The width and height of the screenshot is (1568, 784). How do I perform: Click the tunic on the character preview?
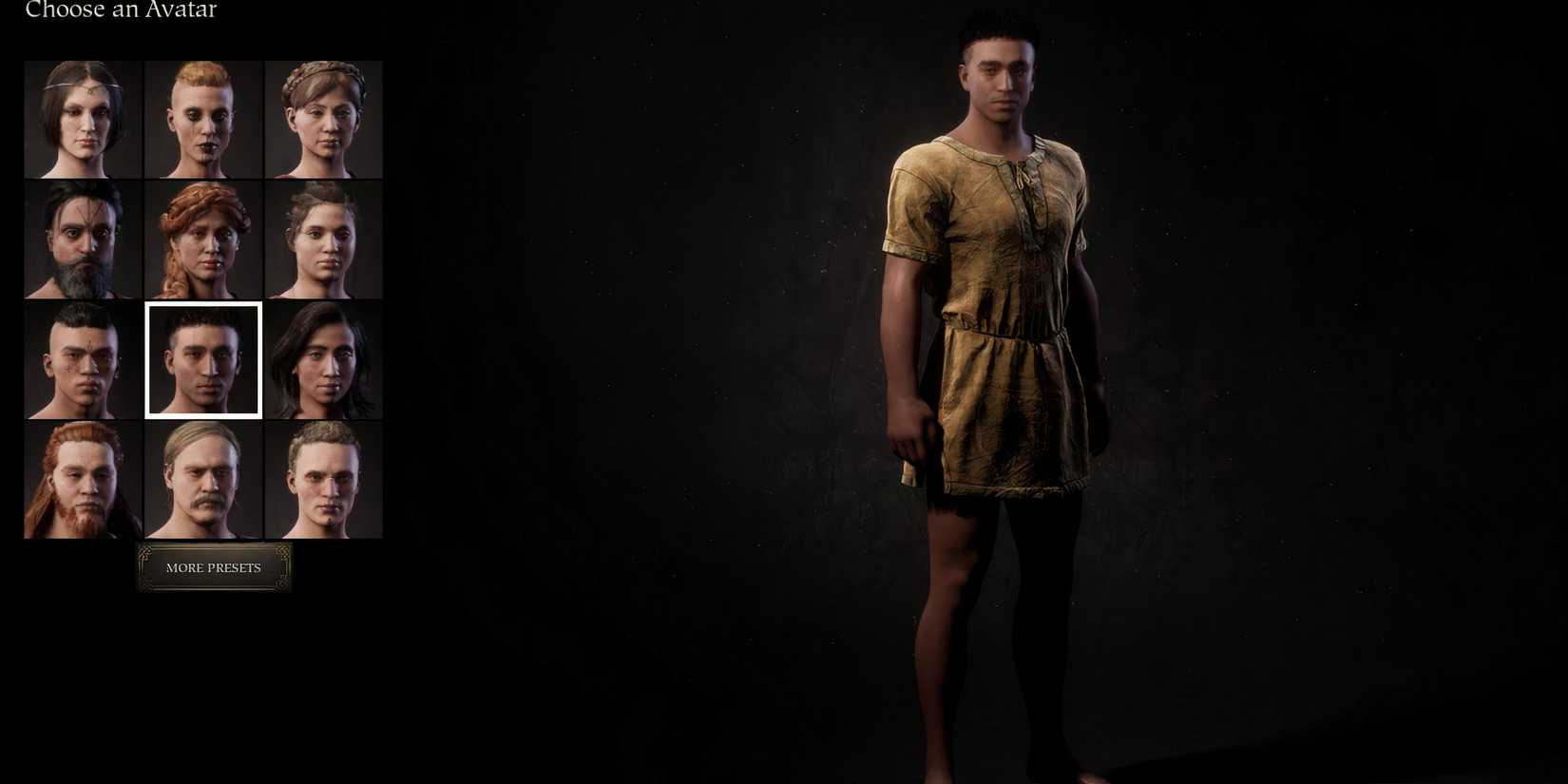pyautogui.click(x=998, y=285)
